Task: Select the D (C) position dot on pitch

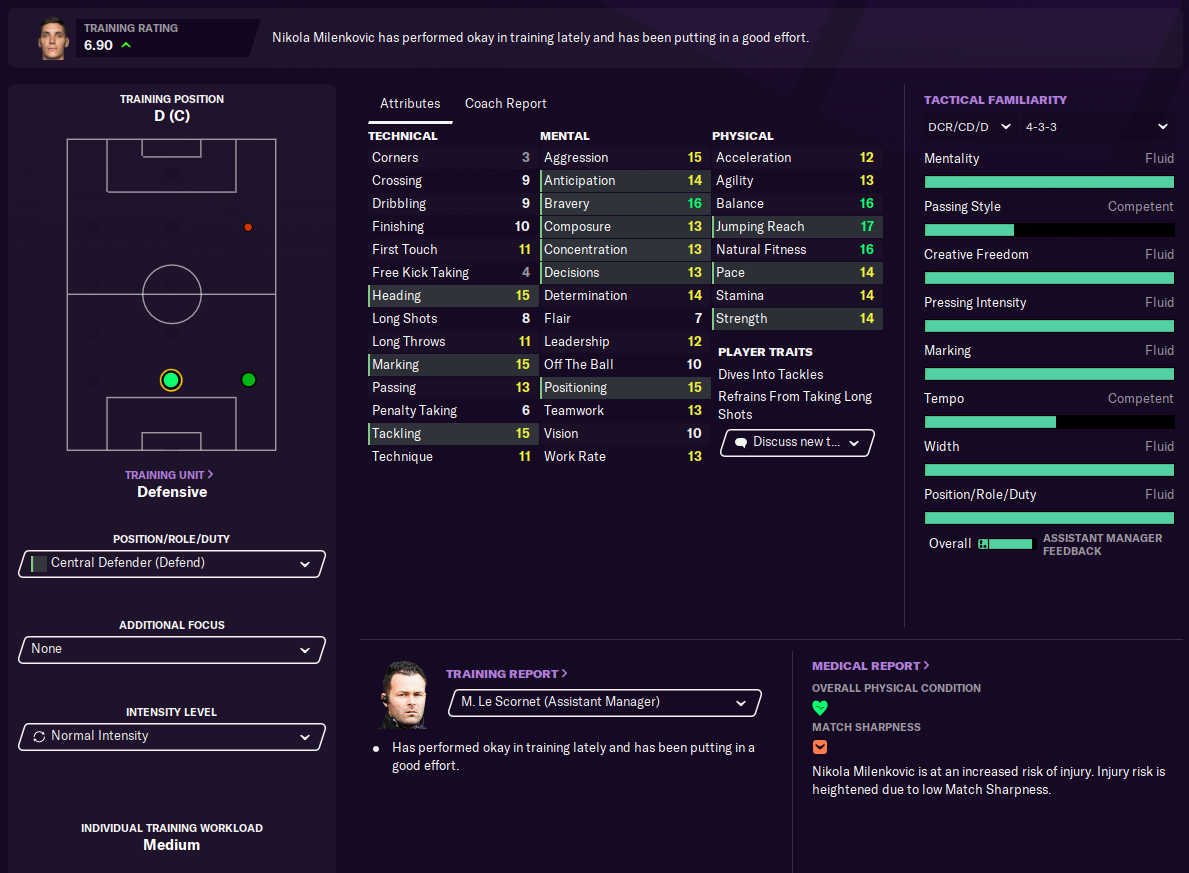Action: pyautogui.click(x=171, y=380)
